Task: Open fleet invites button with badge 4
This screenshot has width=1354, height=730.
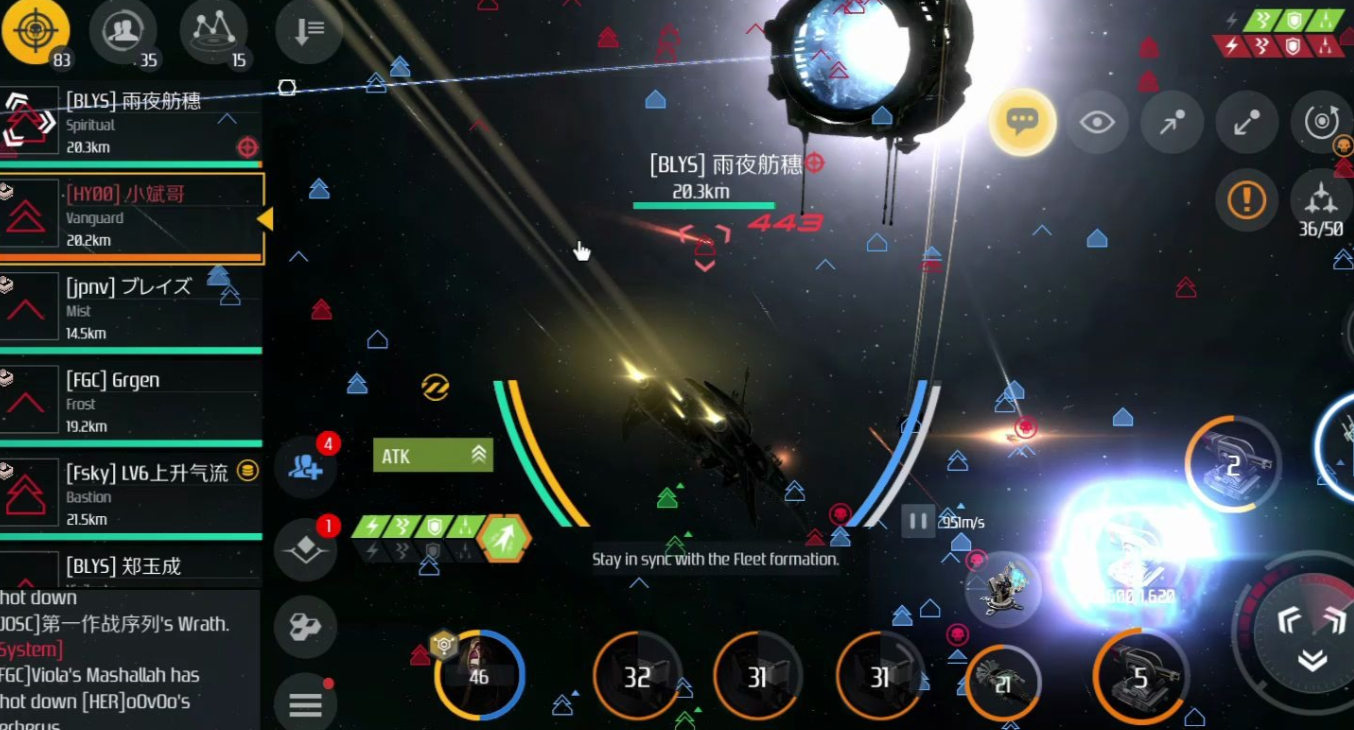Action: 305,466
